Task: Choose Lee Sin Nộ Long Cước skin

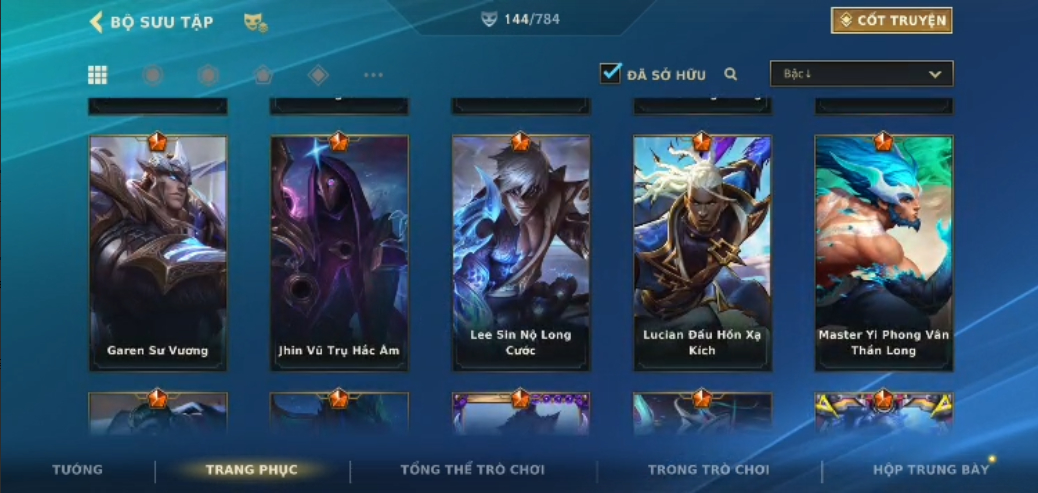Action: tap(520, 253)
